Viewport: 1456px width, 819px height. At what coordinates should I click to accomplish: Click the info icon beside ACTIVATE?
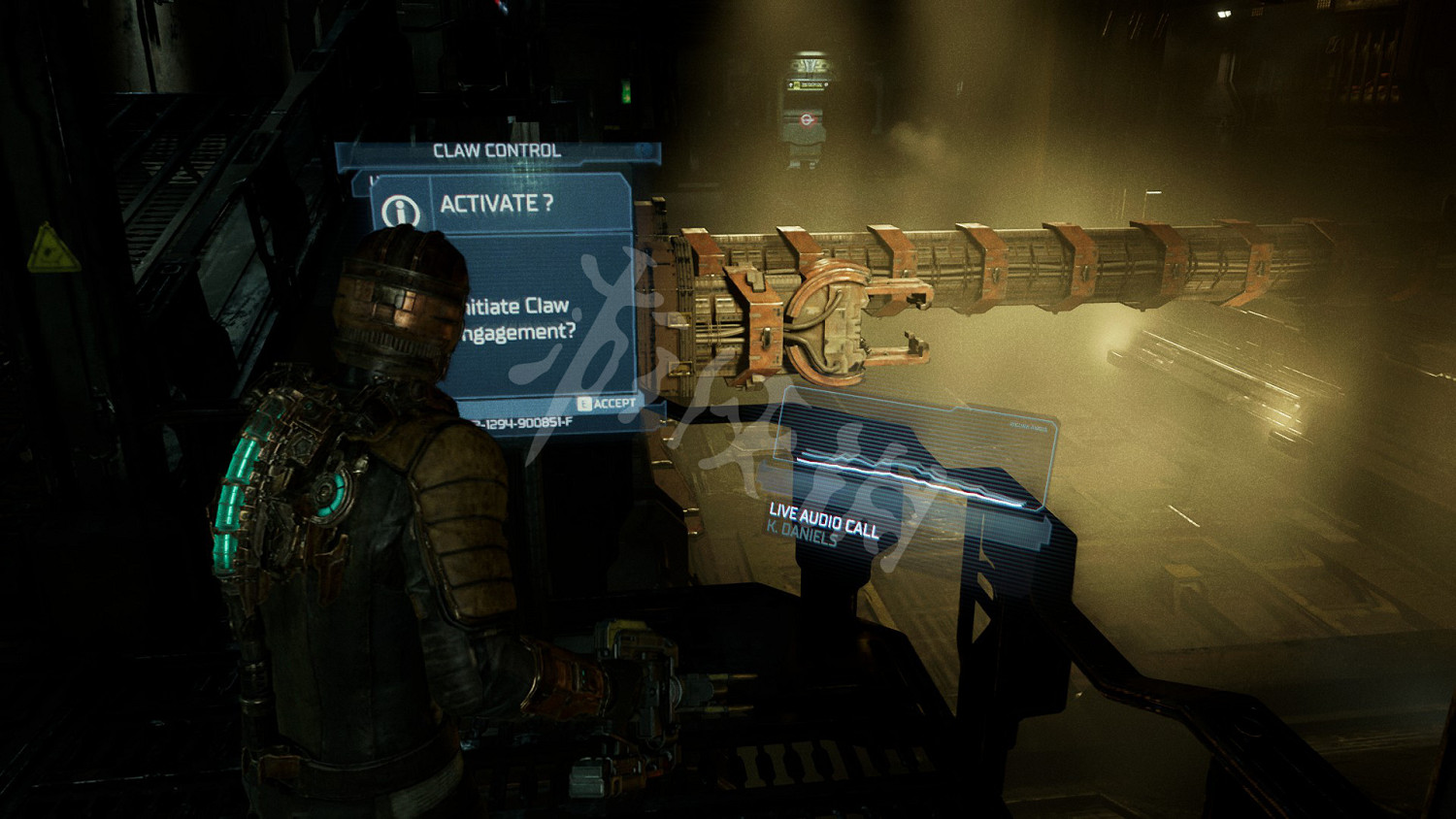[401, 210]
